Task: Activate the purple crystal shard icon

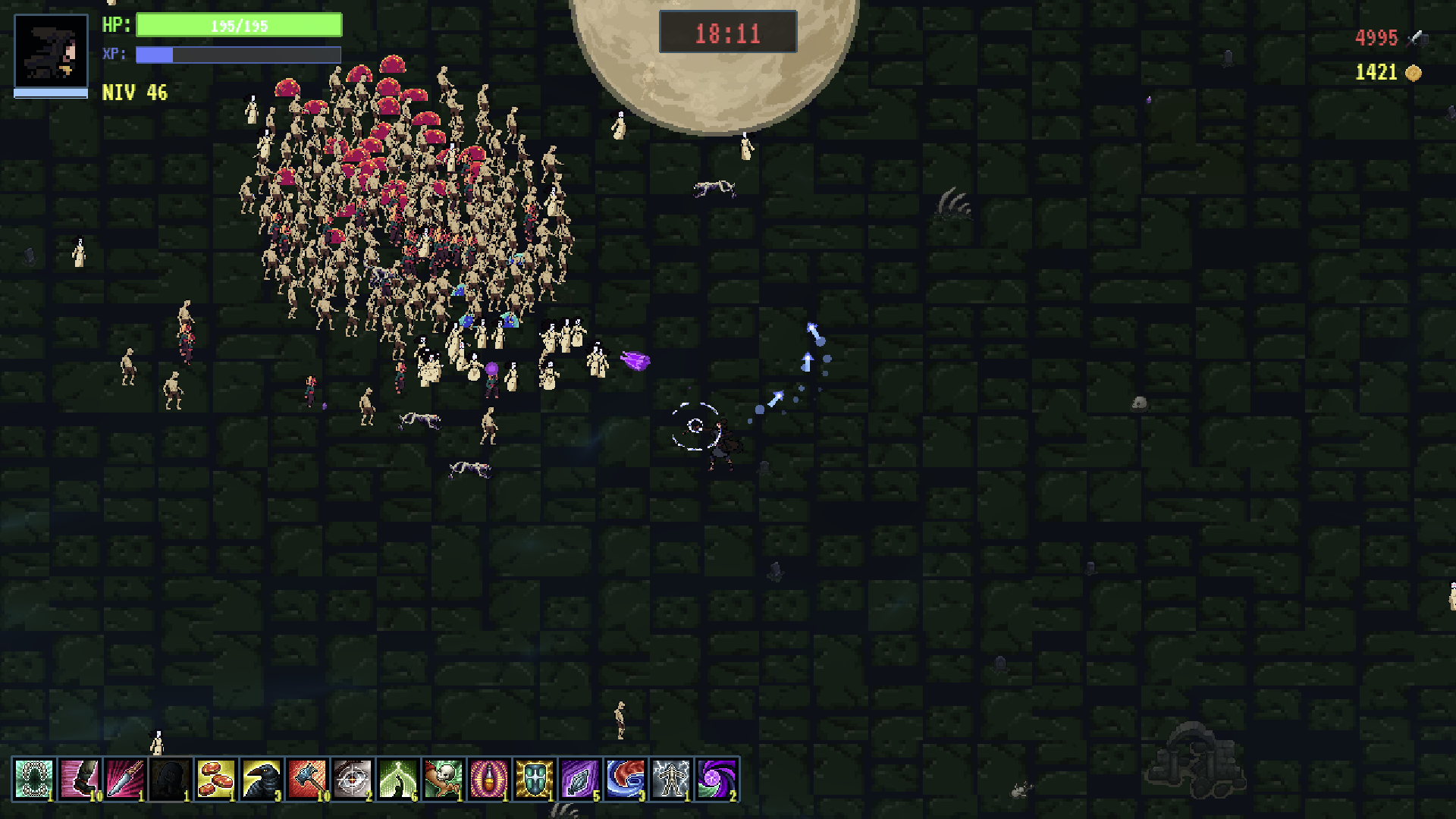Action: [580, 779]
